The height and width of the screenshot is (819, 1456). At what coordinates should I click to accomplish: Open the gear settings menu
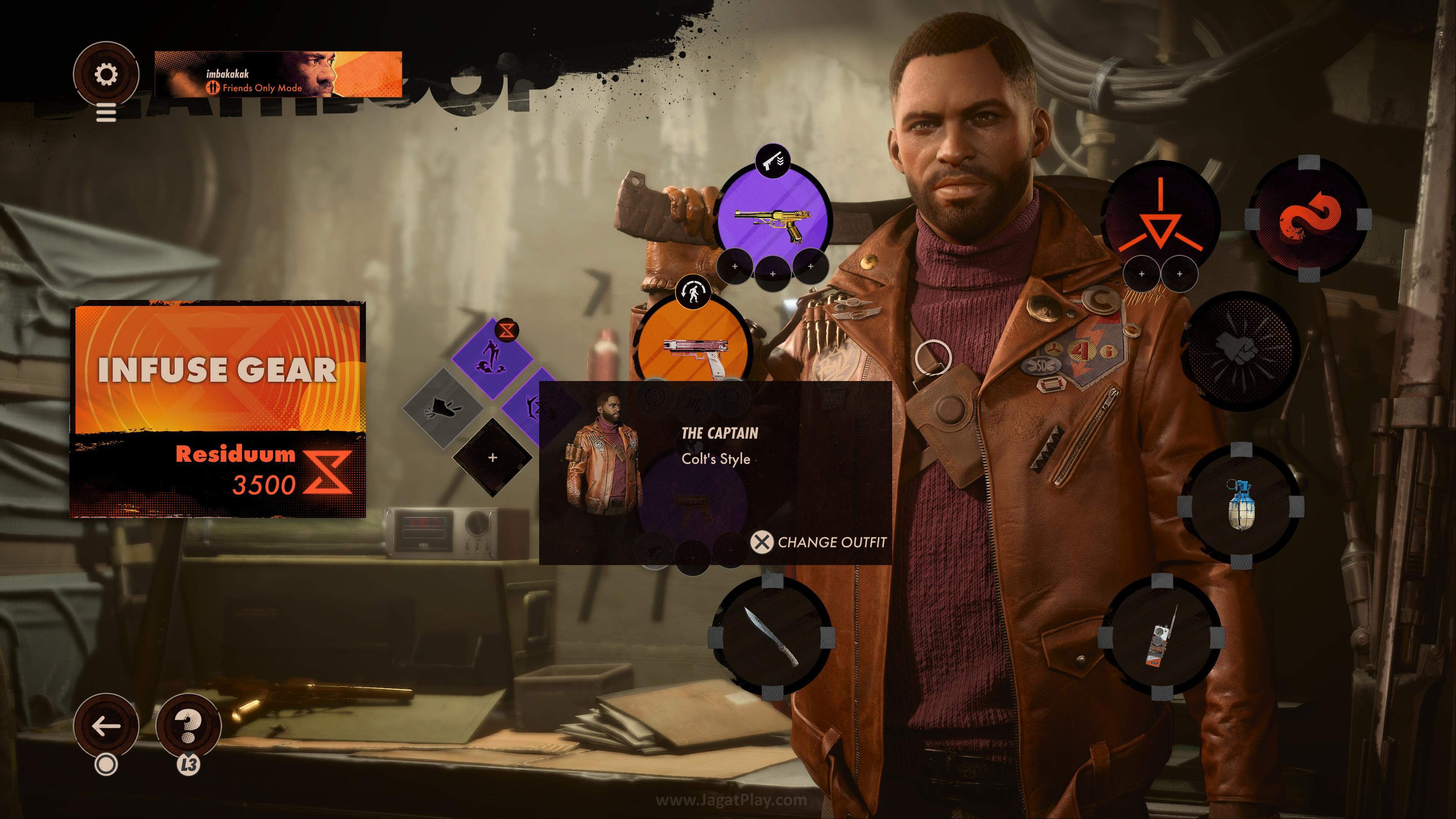[106, 74]
